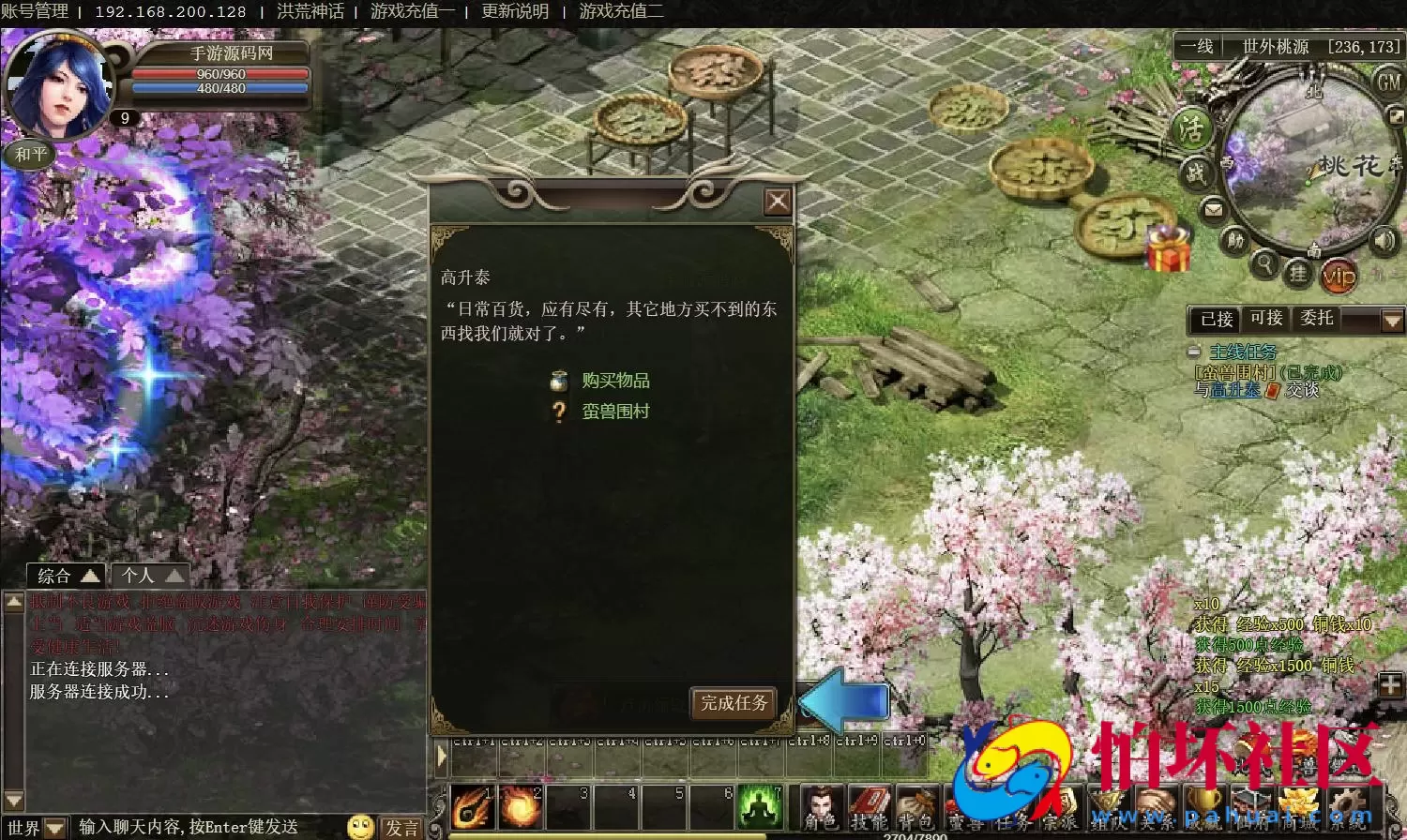The height and width of the screenshot is (840, 1407).
Task: Click the 完成任务 button in the dialog
Action: tap(734, 703)
